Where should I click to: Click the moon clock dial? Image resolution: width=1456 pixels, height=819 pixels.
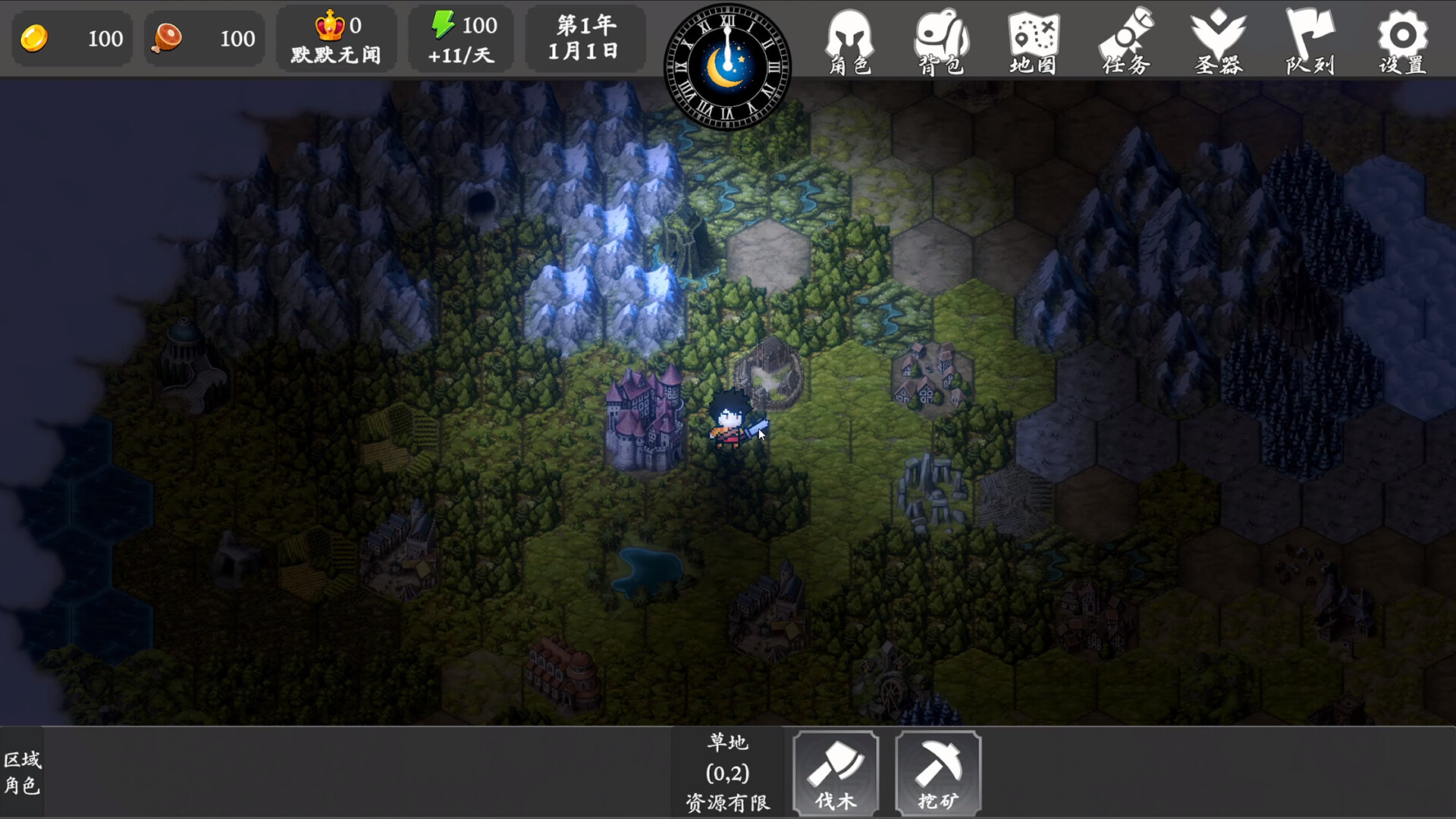tap(727, 67)
